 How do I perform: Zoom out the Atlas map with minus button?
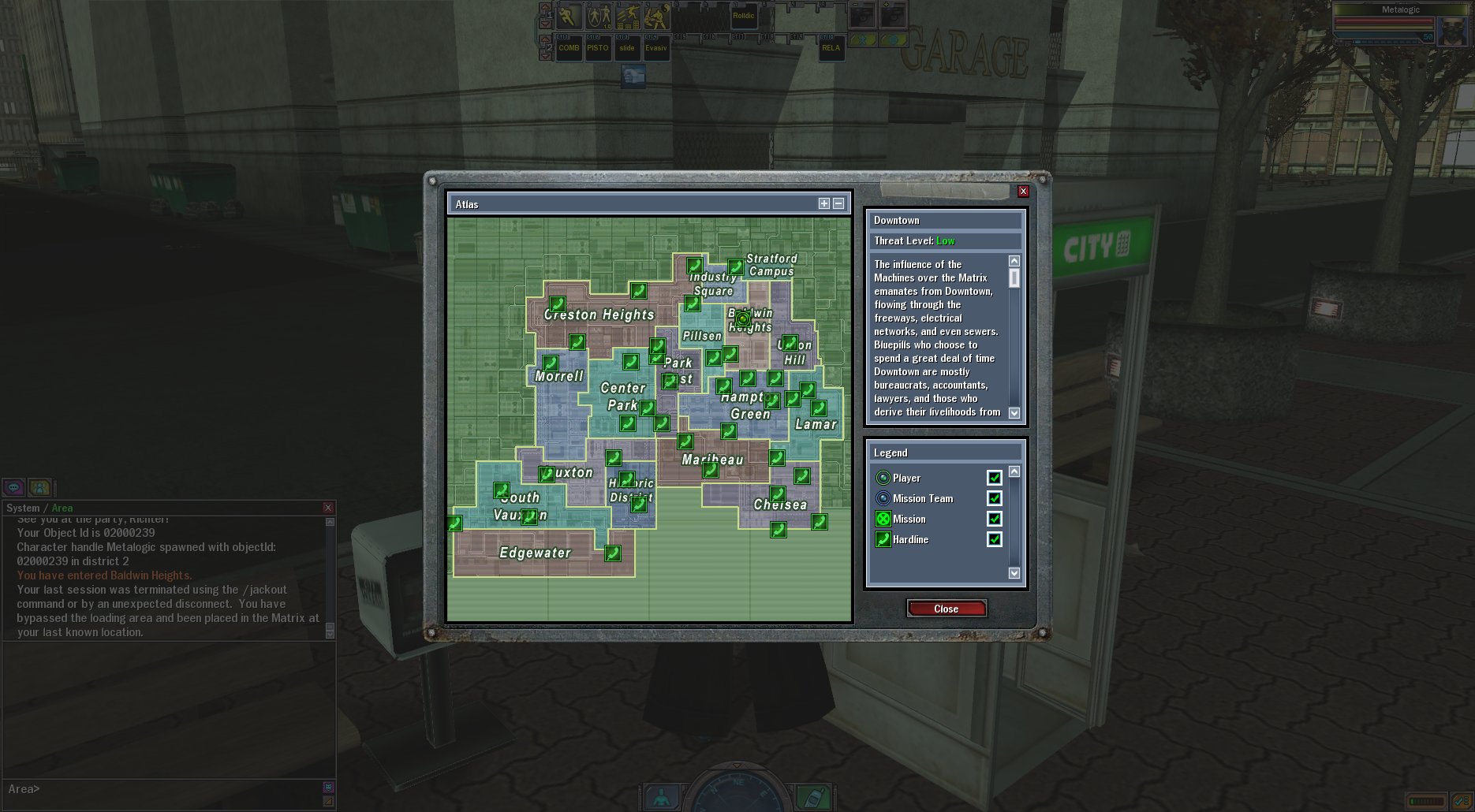pos(838,203)
